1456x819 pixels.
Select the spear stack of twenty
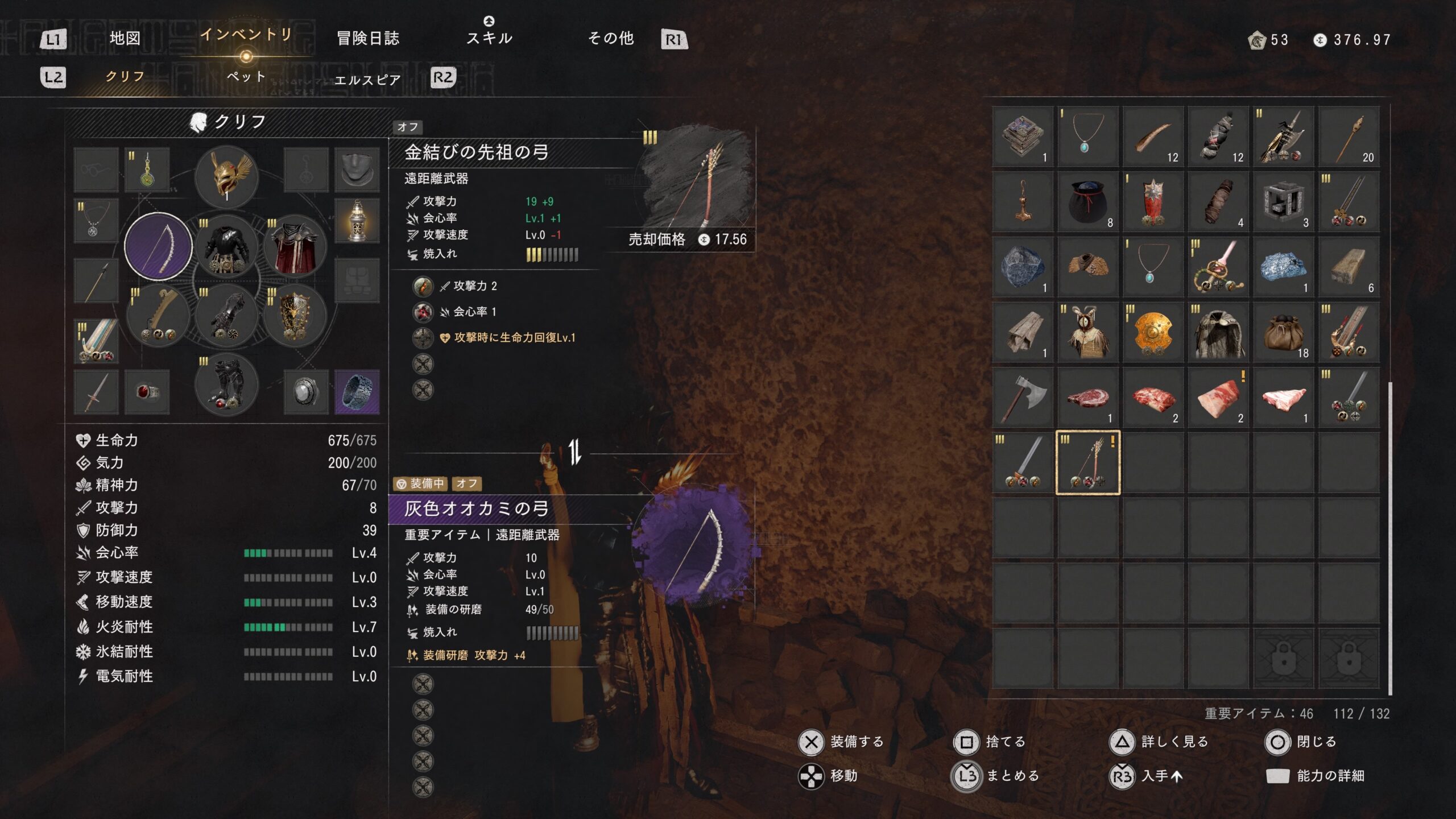[1349, 136]
